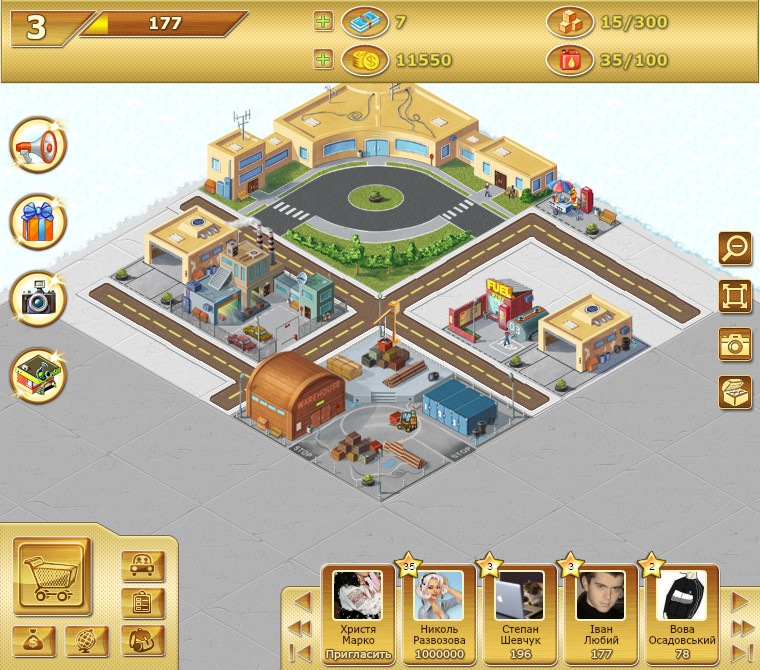The height and width of the screenshot is (670, 760).
Task: Open the shopping cart store
Action: pos(52,575)
